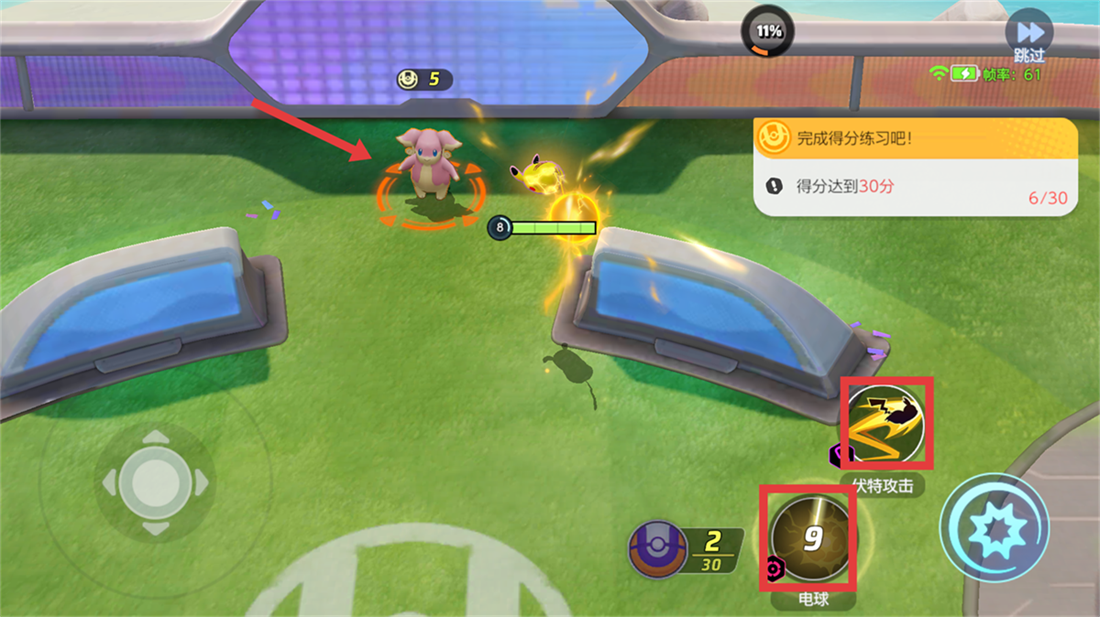This screenshot has height=617, width=1100.
Task: Activate the 伏特攻击 Volt Tackle skill
Action: (886, 424)
